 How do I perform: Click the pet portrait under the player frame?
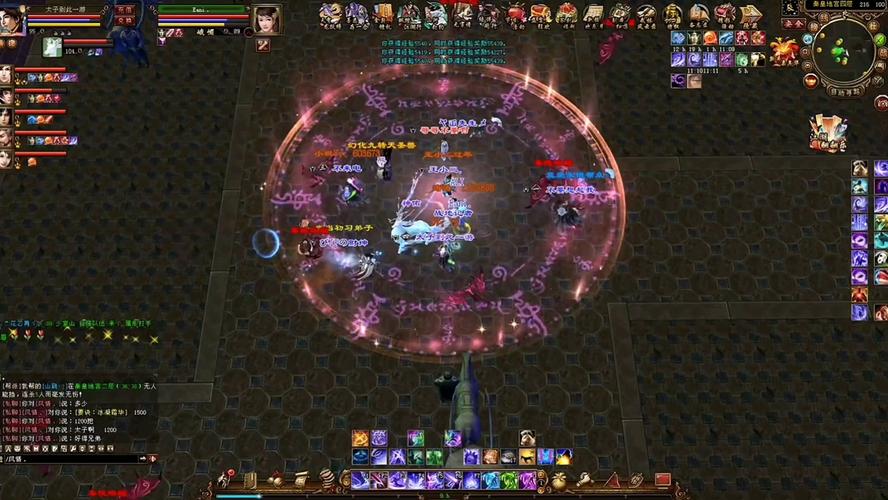pyautogui.click(x=52, y=46)
